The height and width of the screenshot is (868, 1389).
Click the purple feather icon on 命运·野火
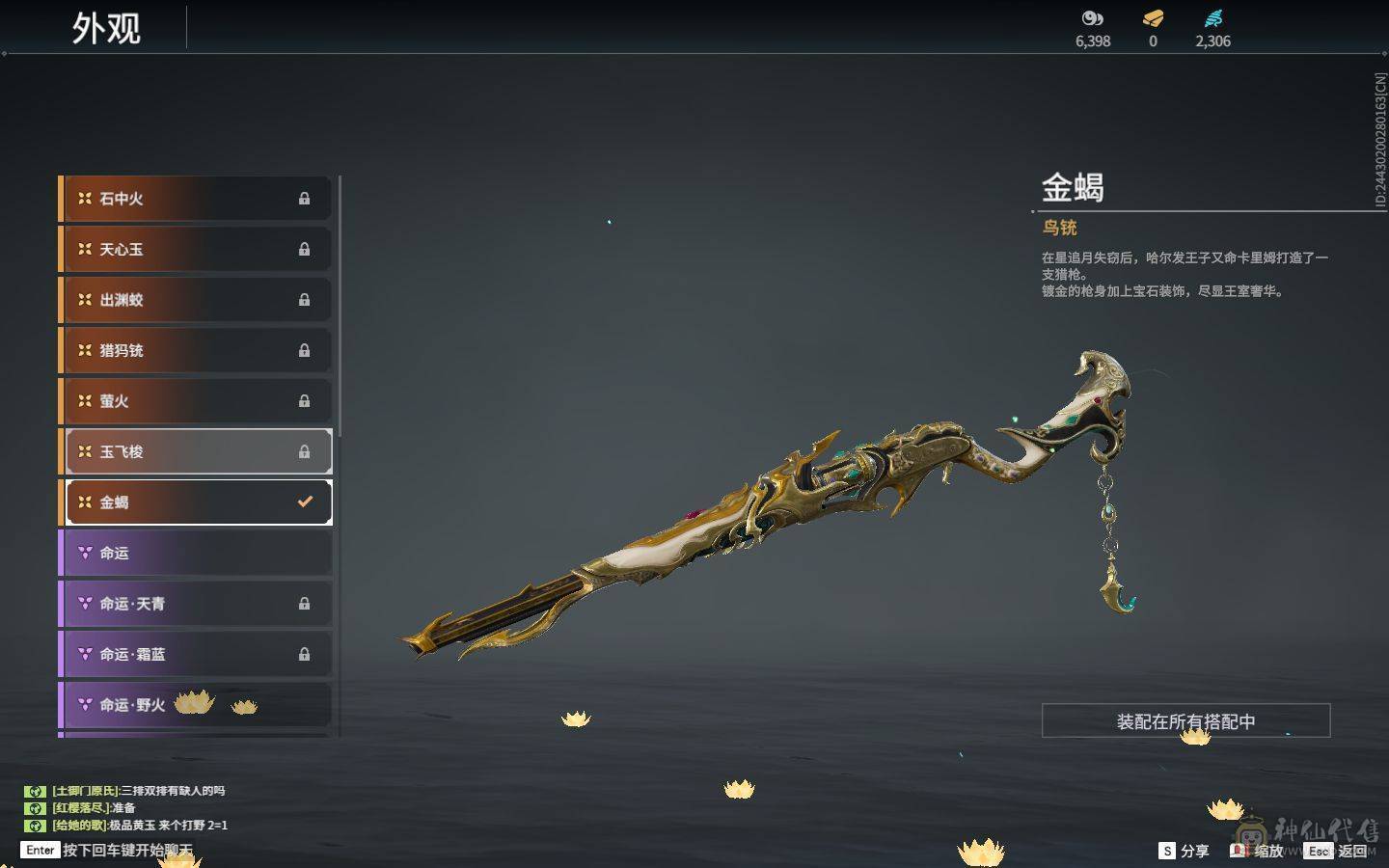(x=84, y=704)
